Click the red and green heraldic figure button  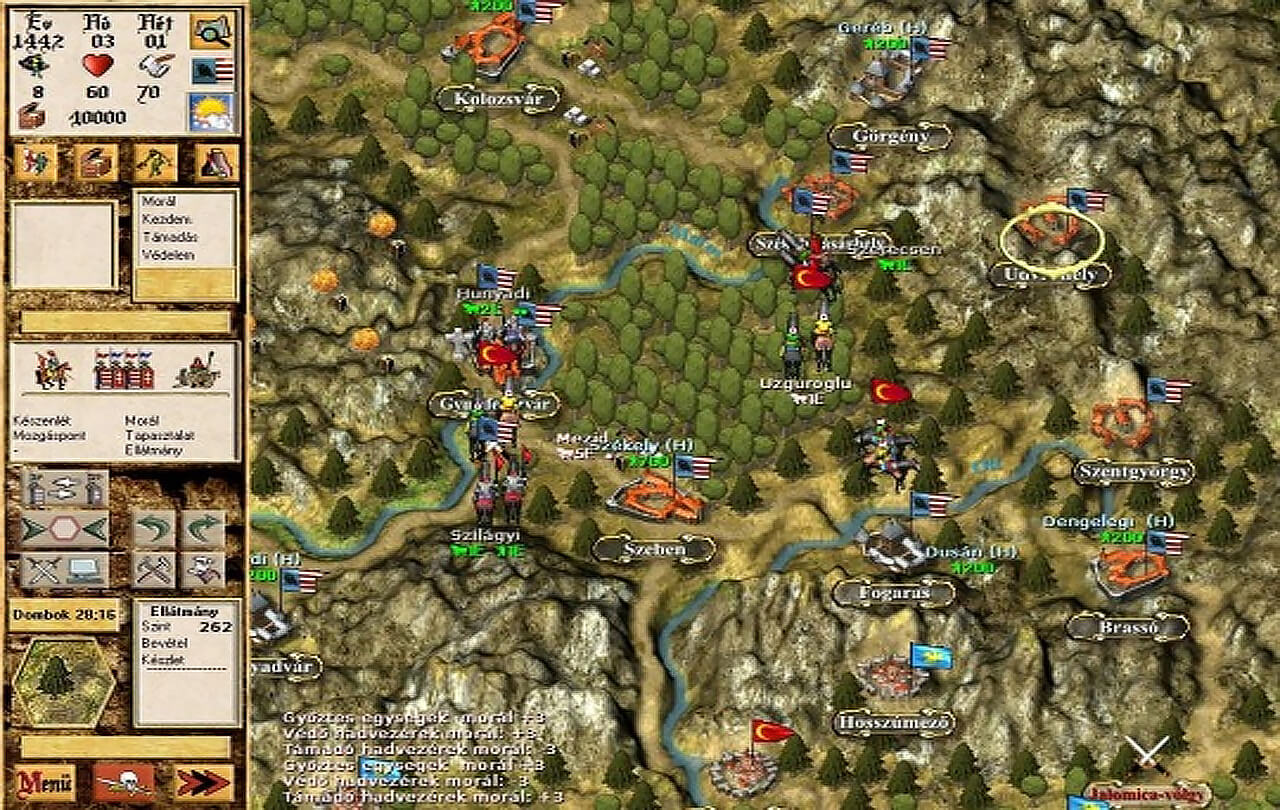click(x=37, y=162)
